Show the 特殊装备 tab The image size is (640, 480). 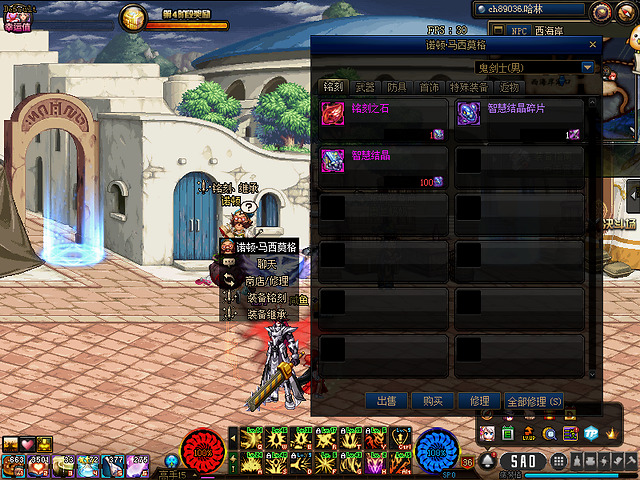[469, 88]
